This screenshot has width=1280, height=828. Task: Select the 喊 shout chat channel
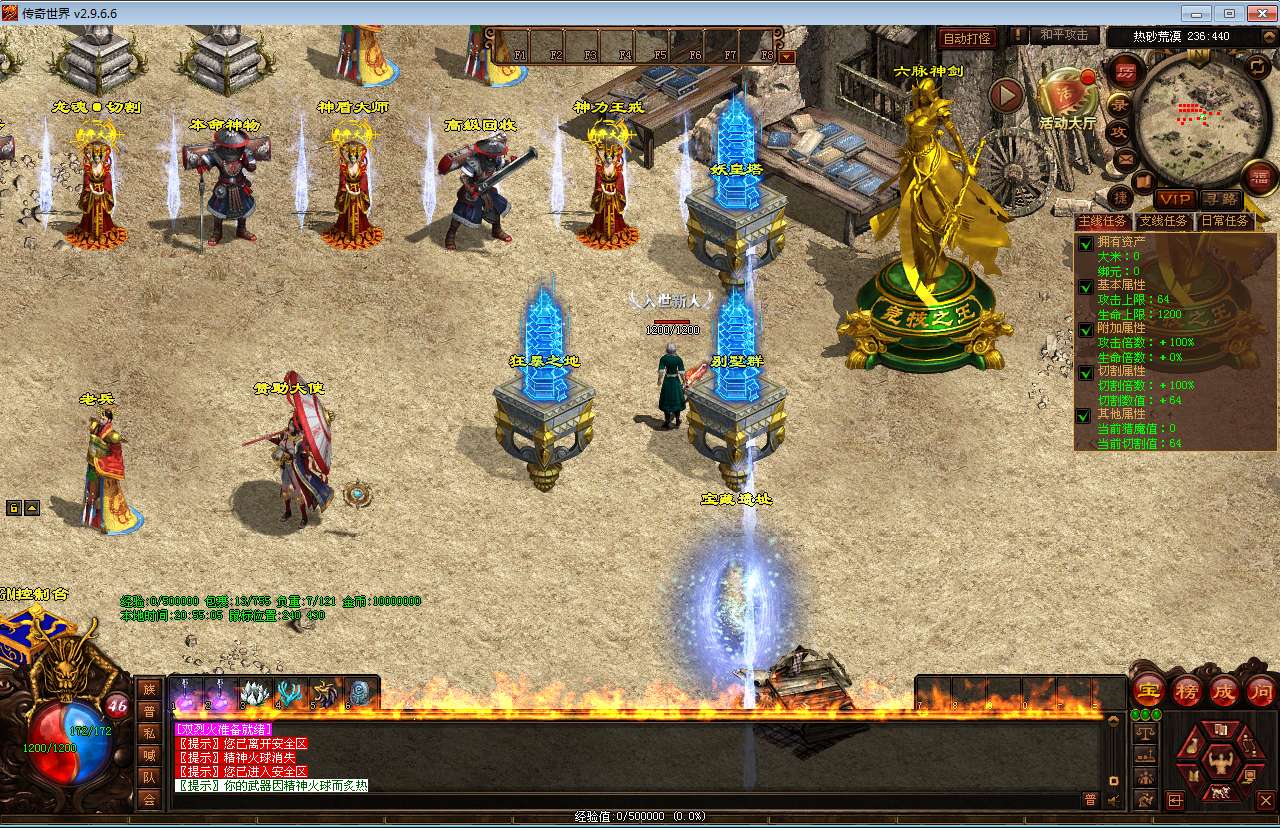[148, 754]
